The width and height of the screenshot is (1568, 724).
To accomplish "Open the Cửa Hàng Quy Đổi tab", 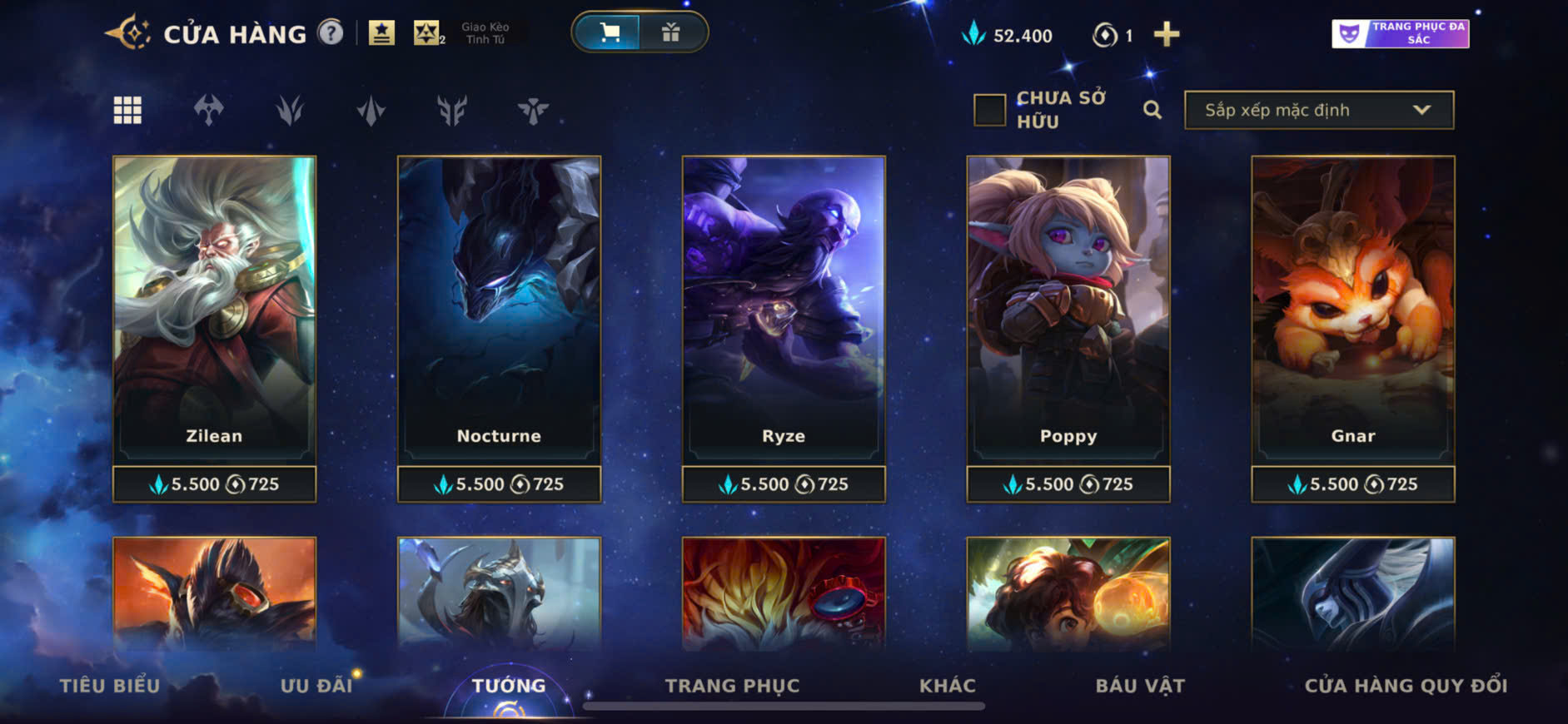I will (1406, 685).
